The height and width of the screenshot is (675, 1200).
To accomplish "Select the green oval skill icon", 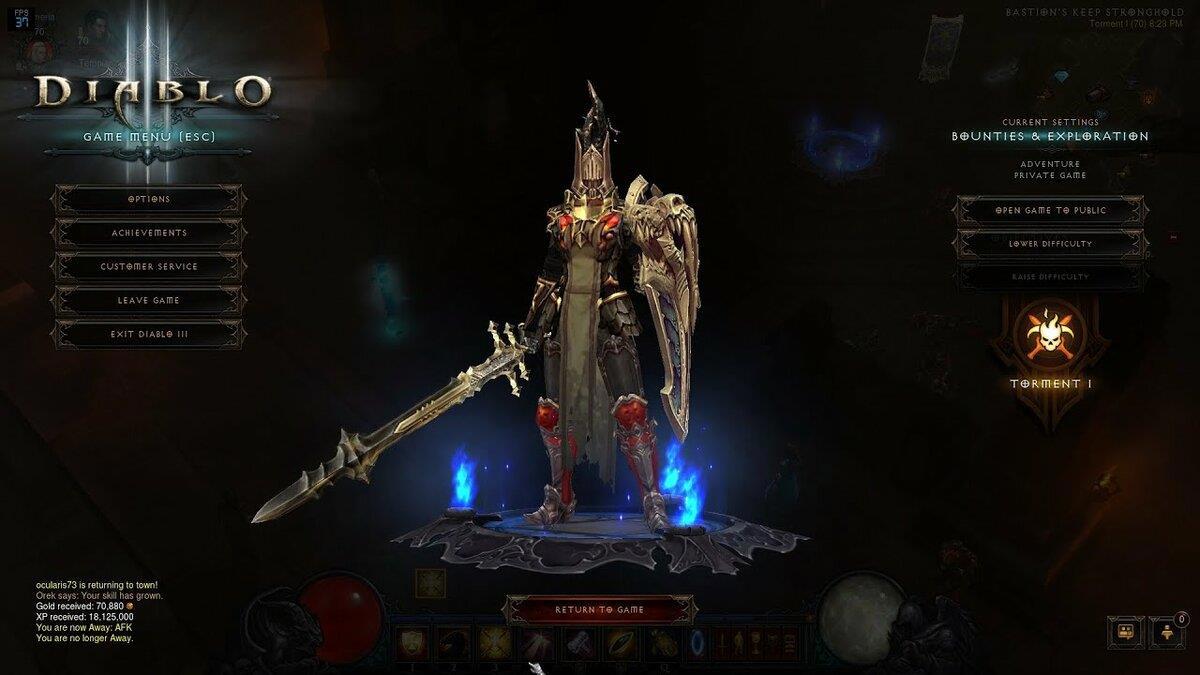I will pyautogui.click(x=620, y=643).
